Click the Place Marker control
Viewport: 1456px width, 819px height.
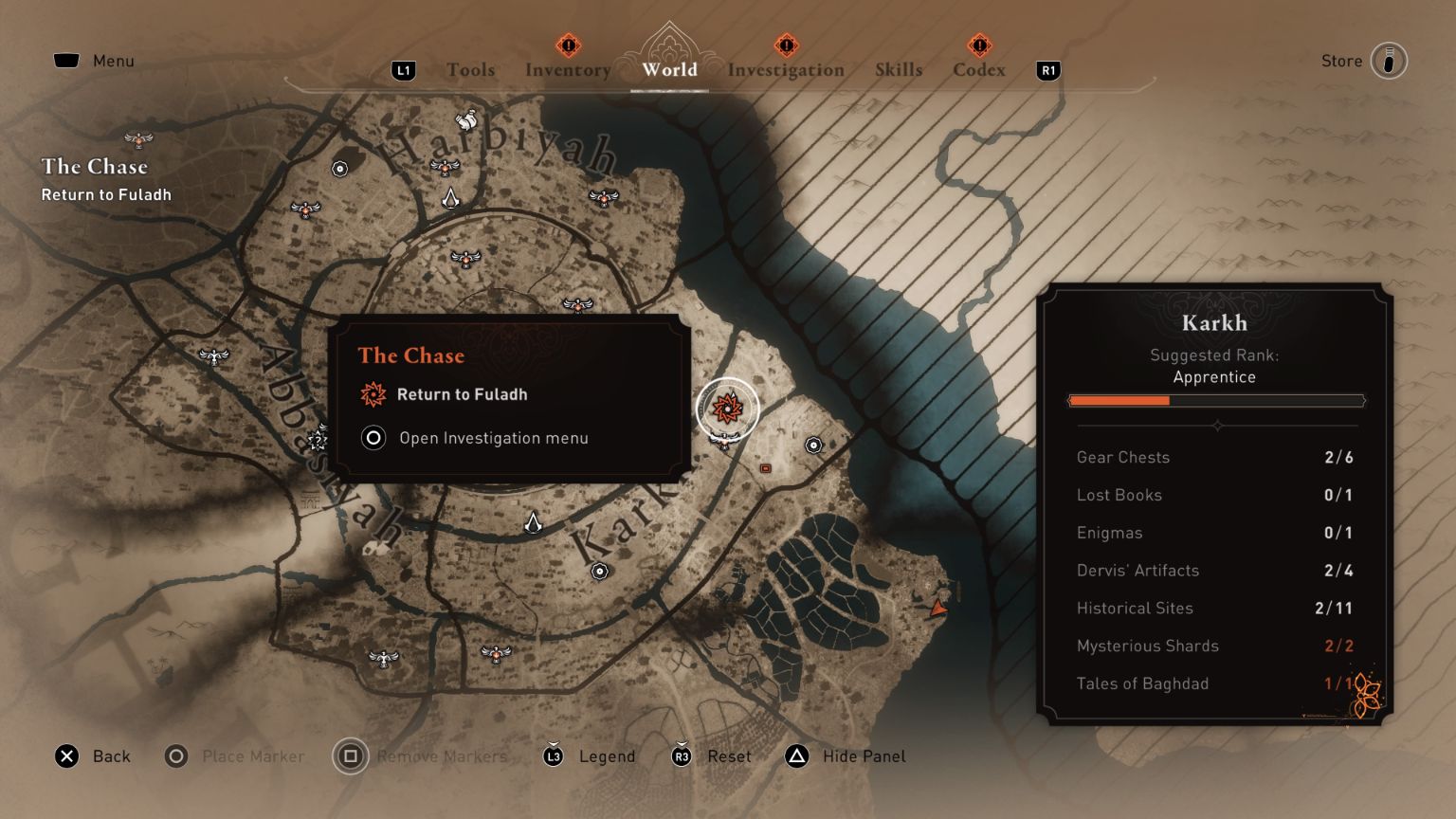[234, 756]
